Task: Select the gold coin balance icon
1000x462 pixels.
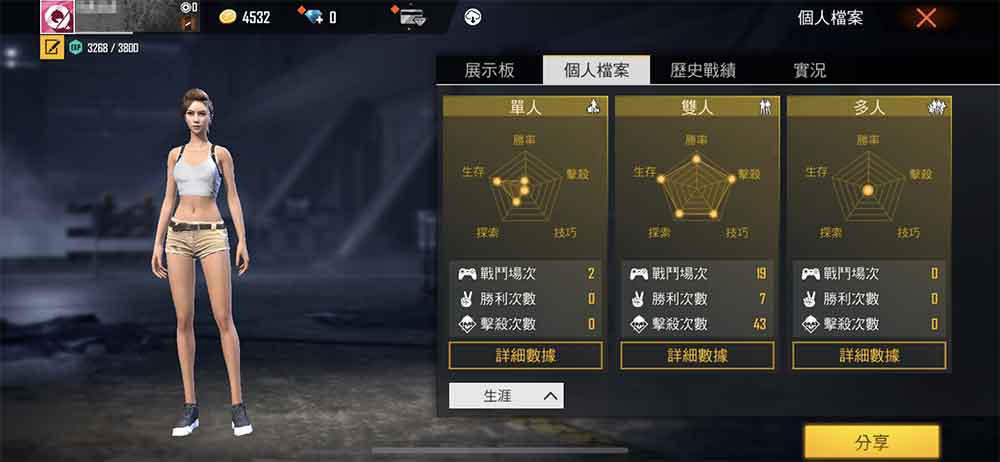Action: point(228,17)
